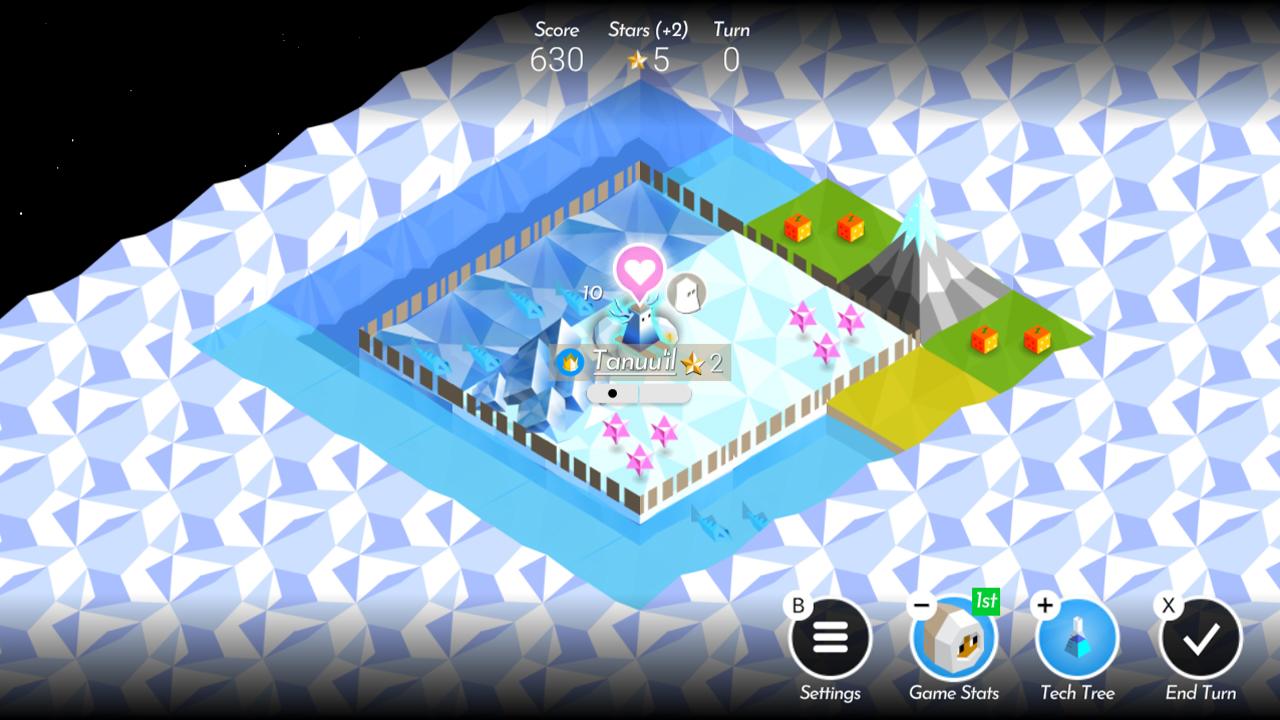Click the End Turn text label
Viewport: 1280px width, 720px height.
1199,692
